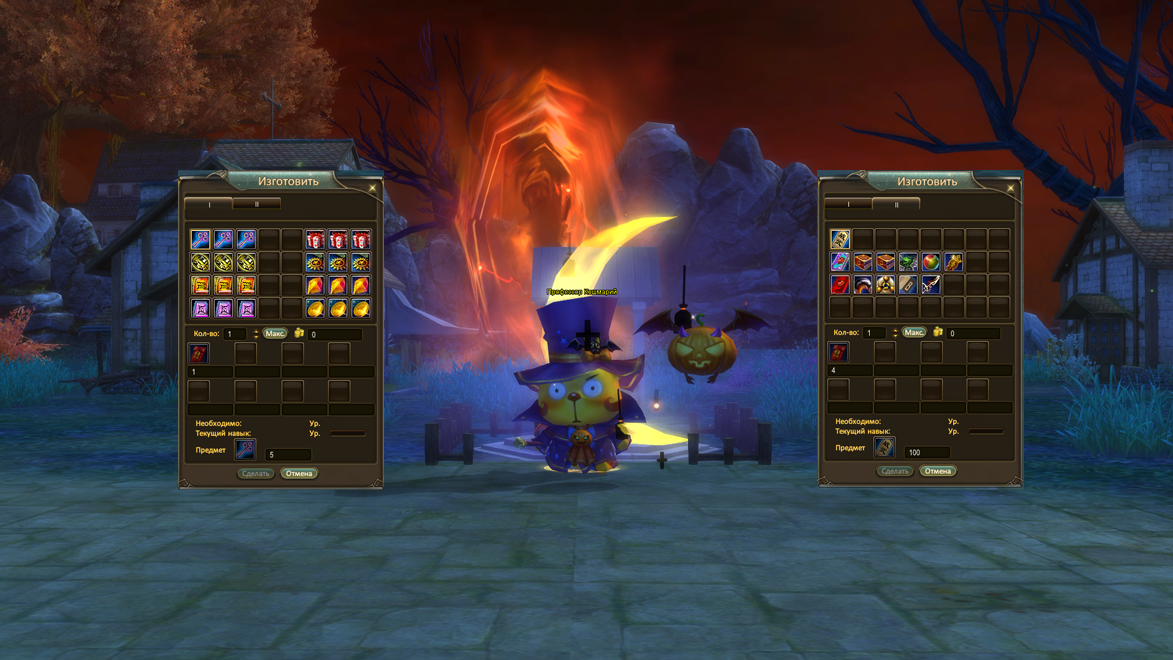Click Сделать in the chest-recipe window

(894, 471)
